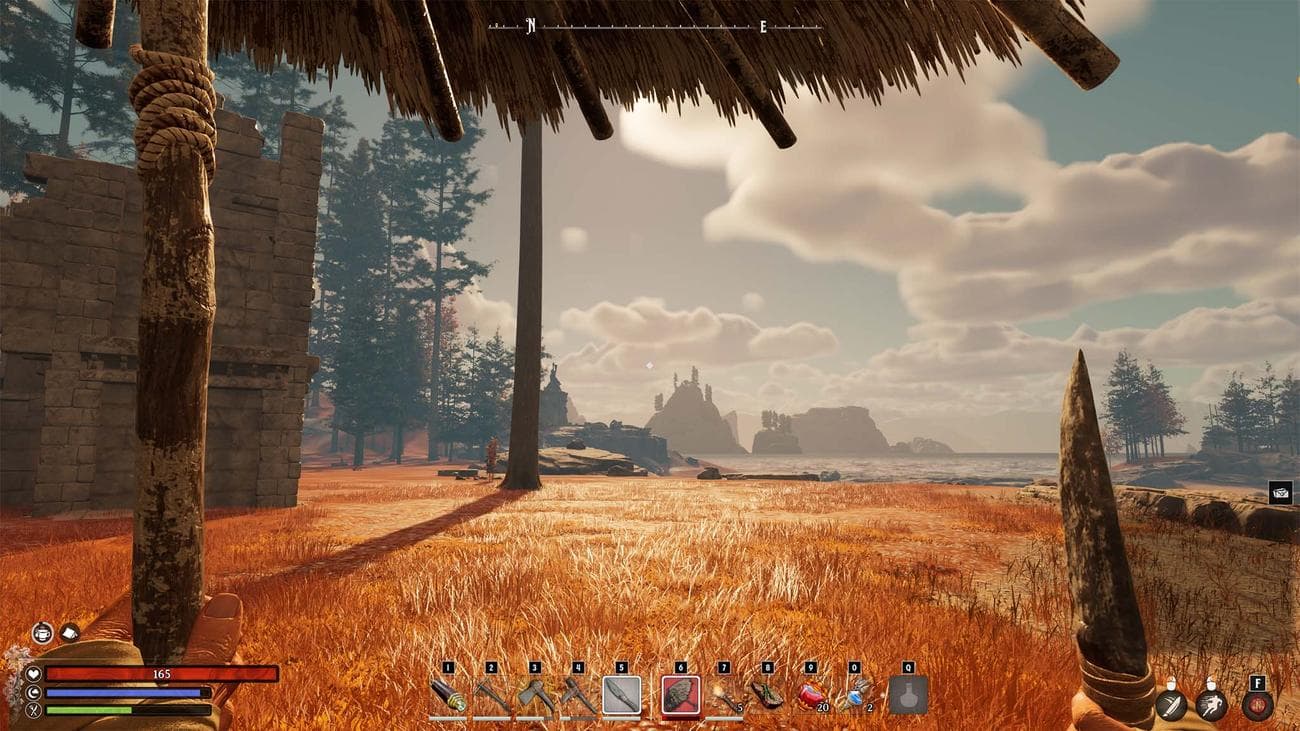This screenshot has height=731, width=1300.
Task: Use the red potion stack of 20
Action: pos(811,695)
